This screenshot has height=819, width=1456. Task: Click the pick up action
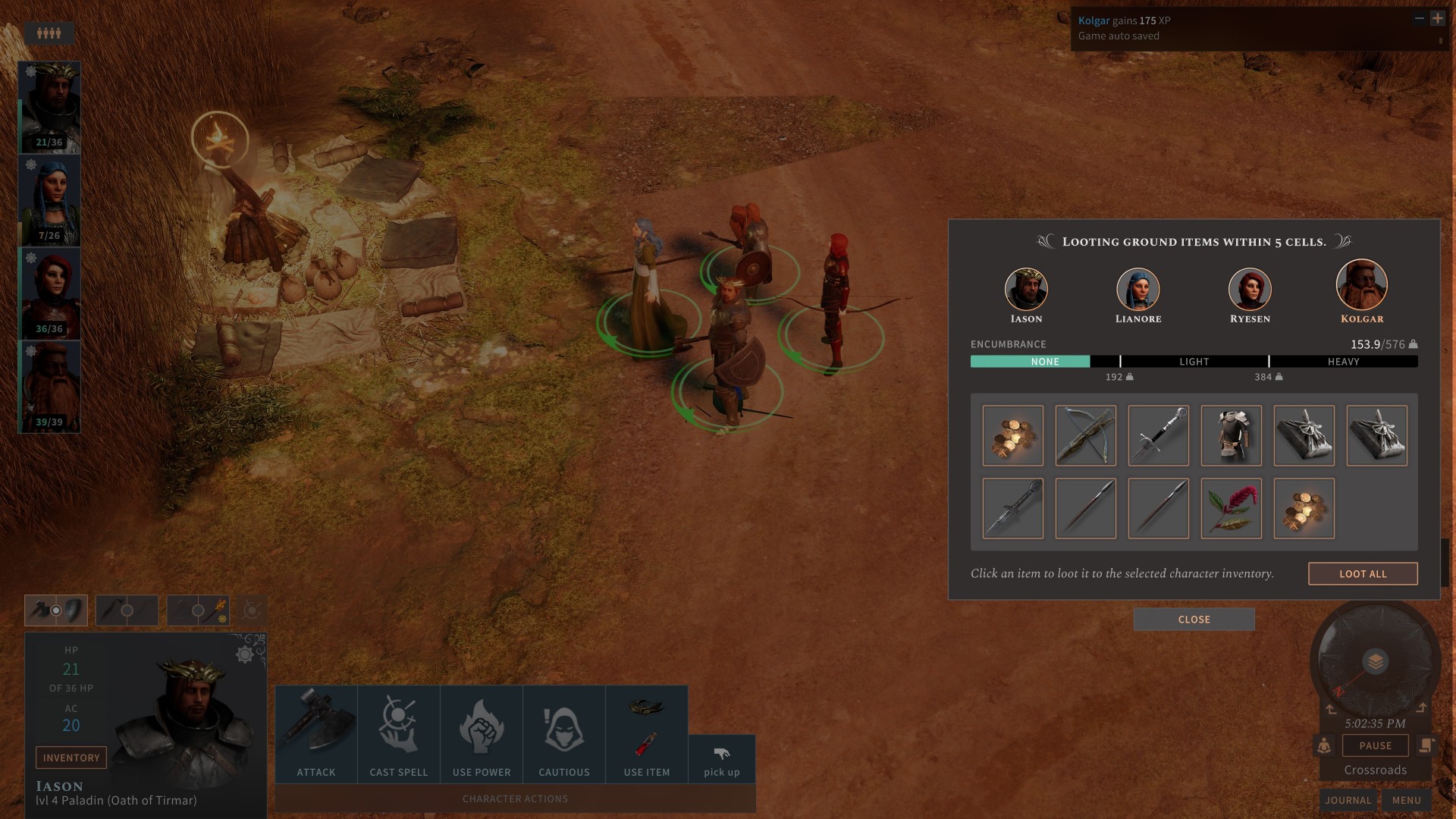(x=721, y=760)
